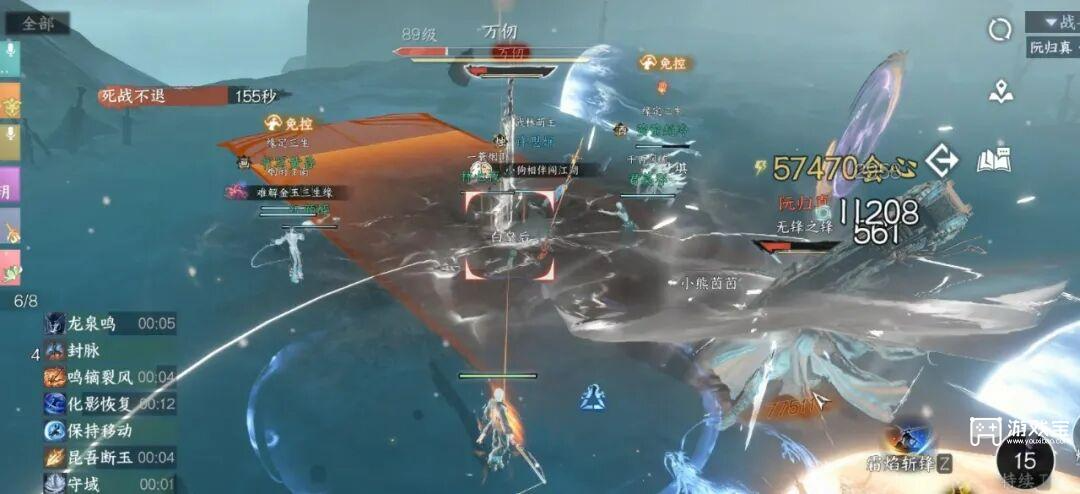This screenshot has height=494, width=1080.
Task: Open the map location pin icon
Action: (1000, 93)
